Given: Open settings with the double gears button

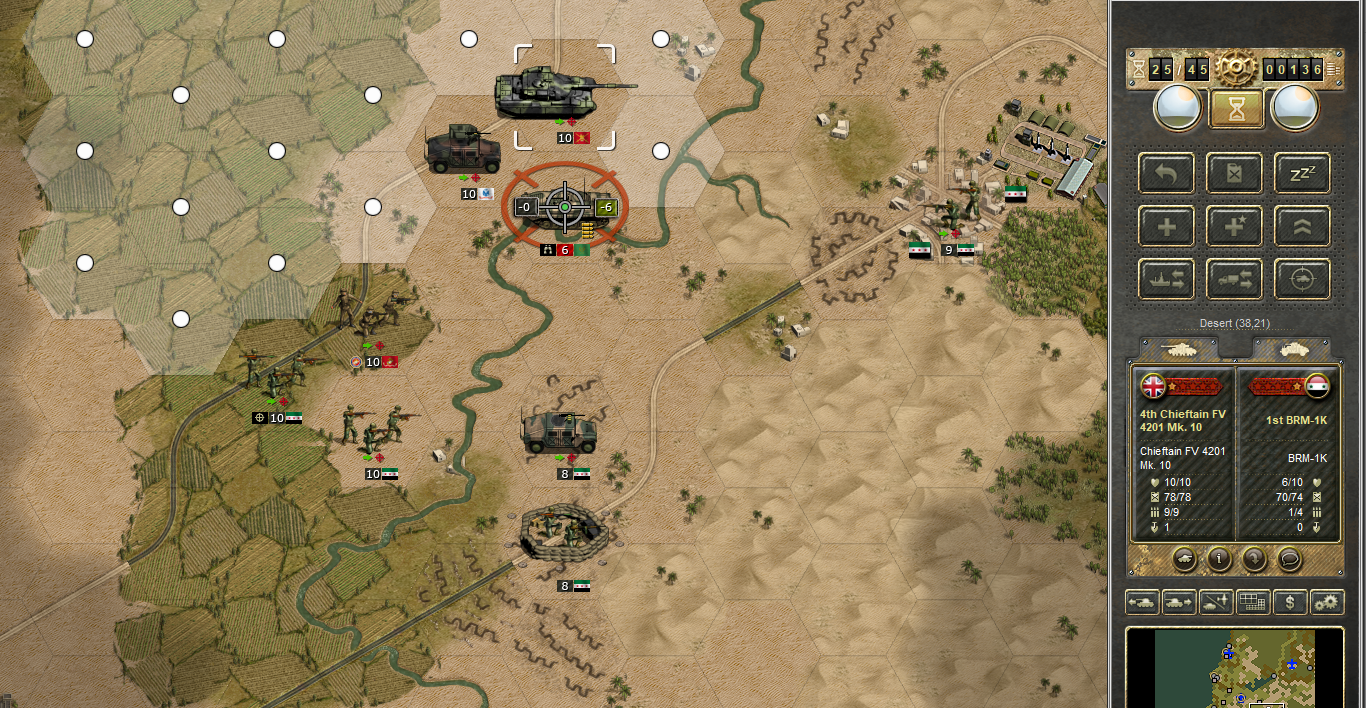Looking at the screenshot, I should (x=1328, y=602).
